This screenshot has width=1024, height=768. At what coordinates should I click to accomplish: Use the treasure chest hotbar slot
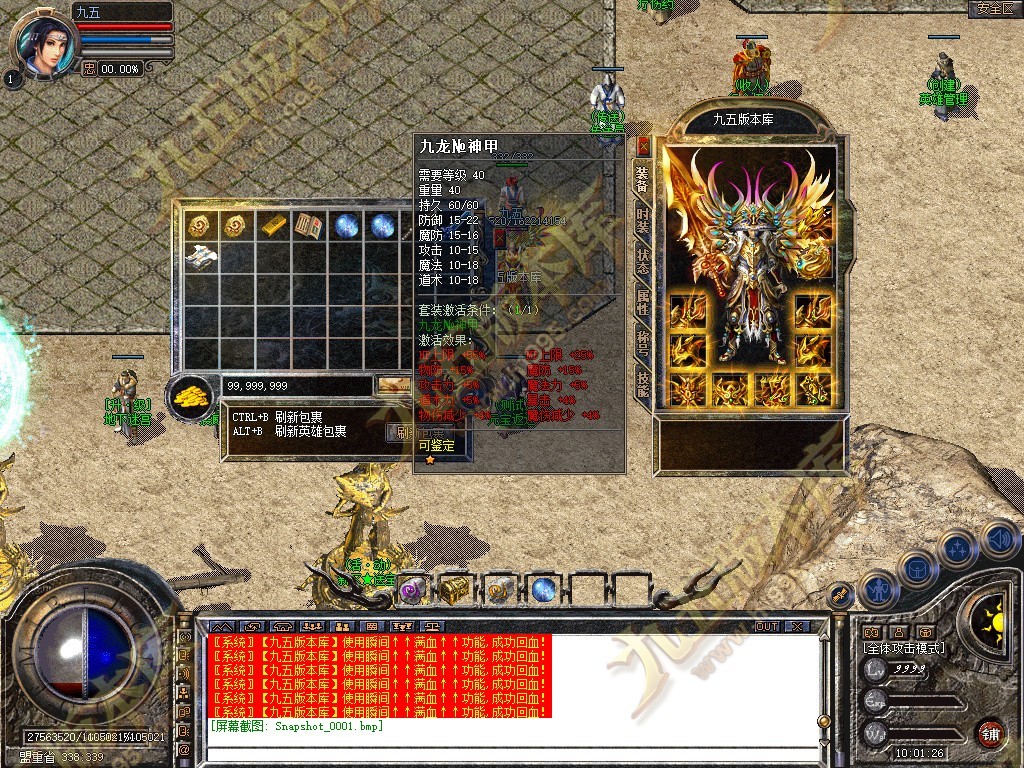456,589
